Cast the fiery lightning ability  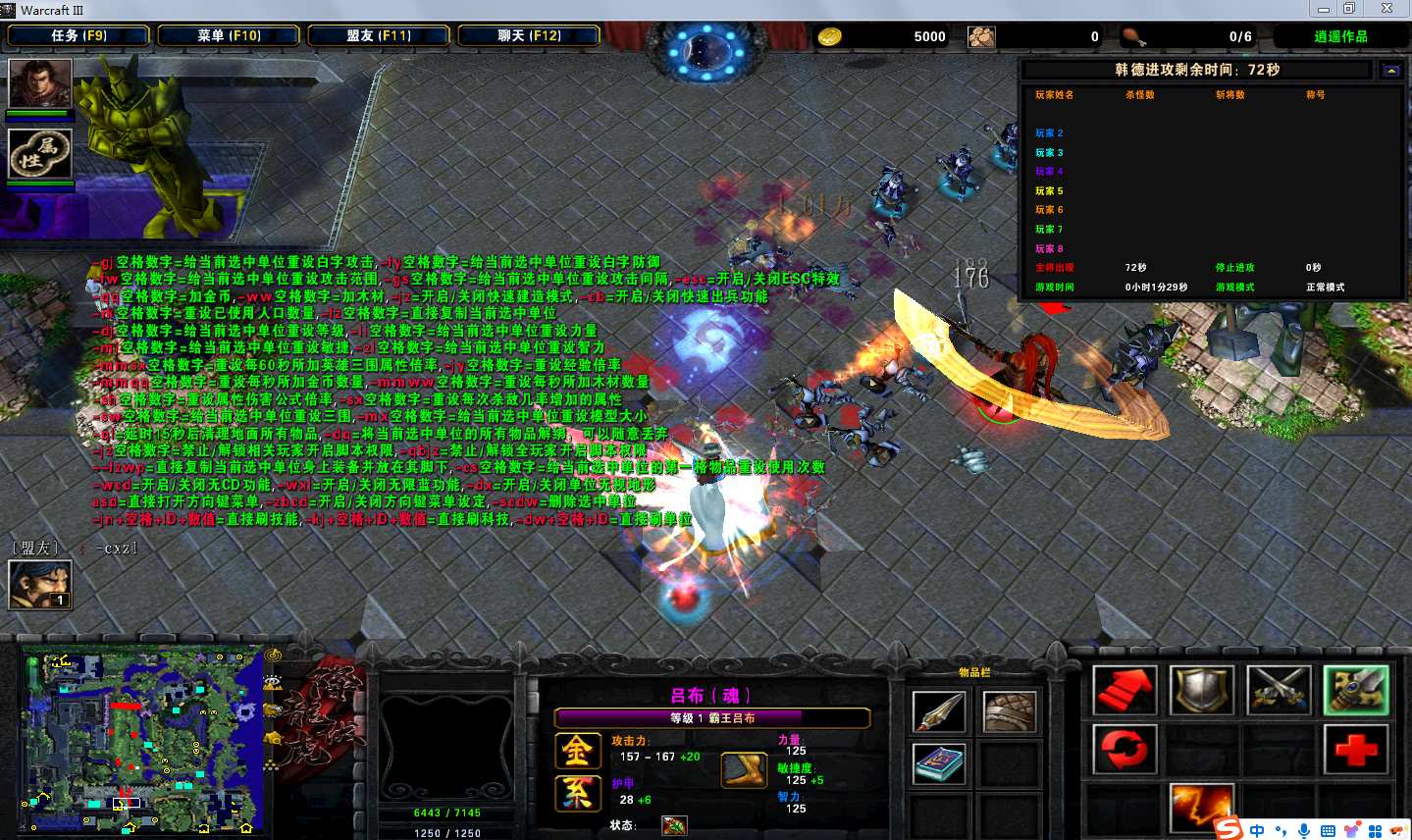1199,808
